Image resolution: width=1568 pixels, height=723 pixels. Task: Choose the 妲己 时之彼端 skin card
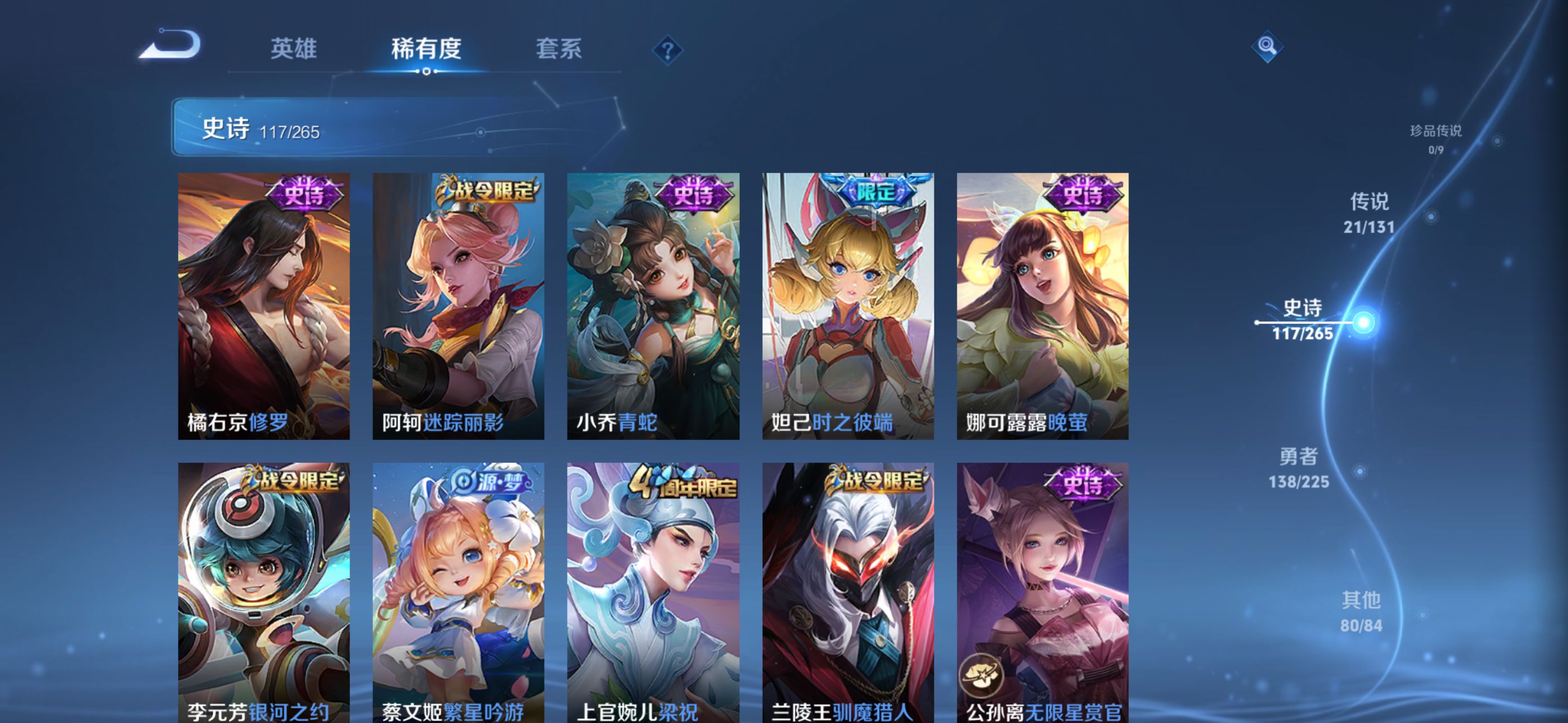[x=848, y=305]
